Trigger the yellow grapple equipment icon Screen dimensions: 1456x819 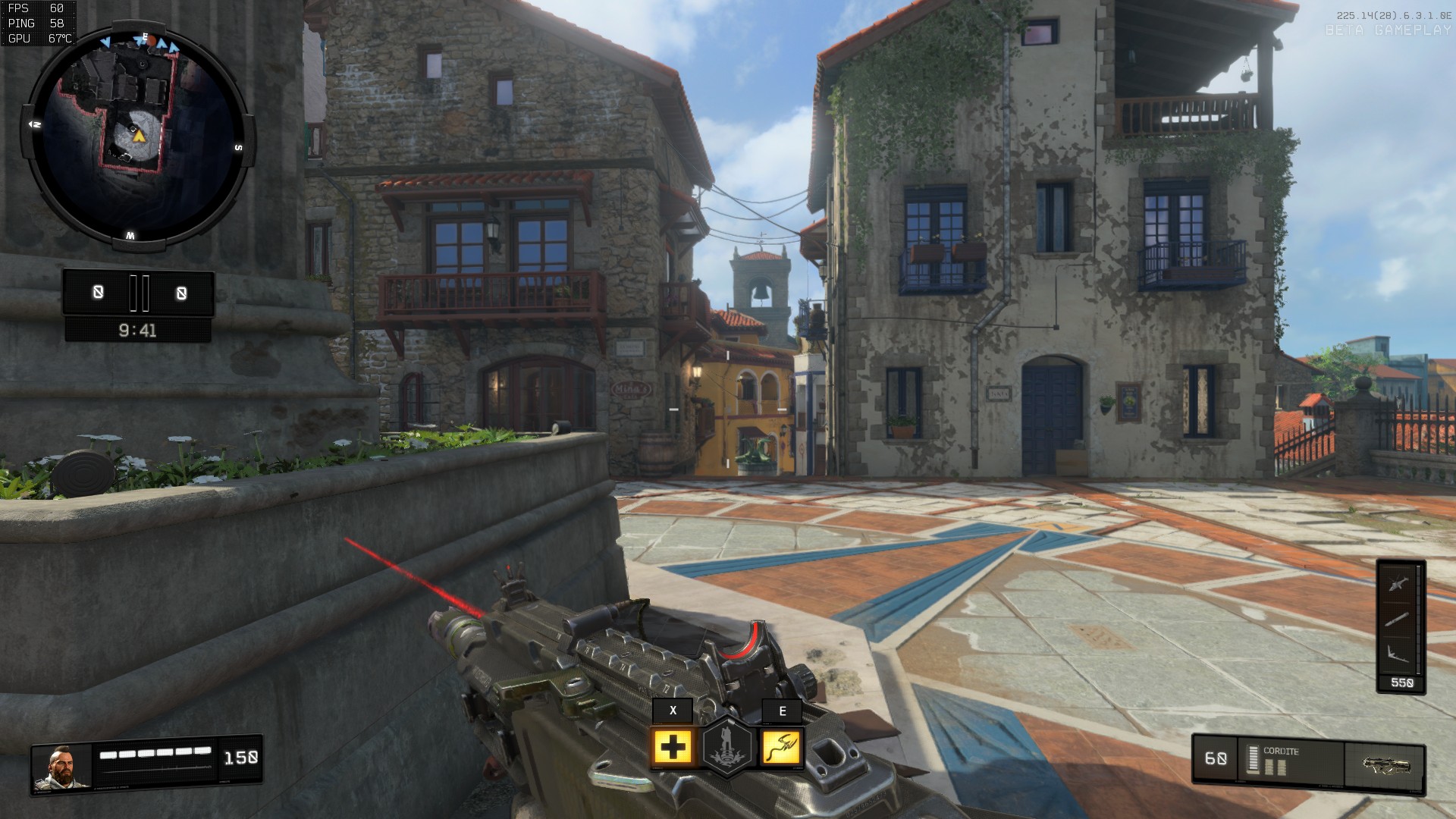click(x=782, y=748)
